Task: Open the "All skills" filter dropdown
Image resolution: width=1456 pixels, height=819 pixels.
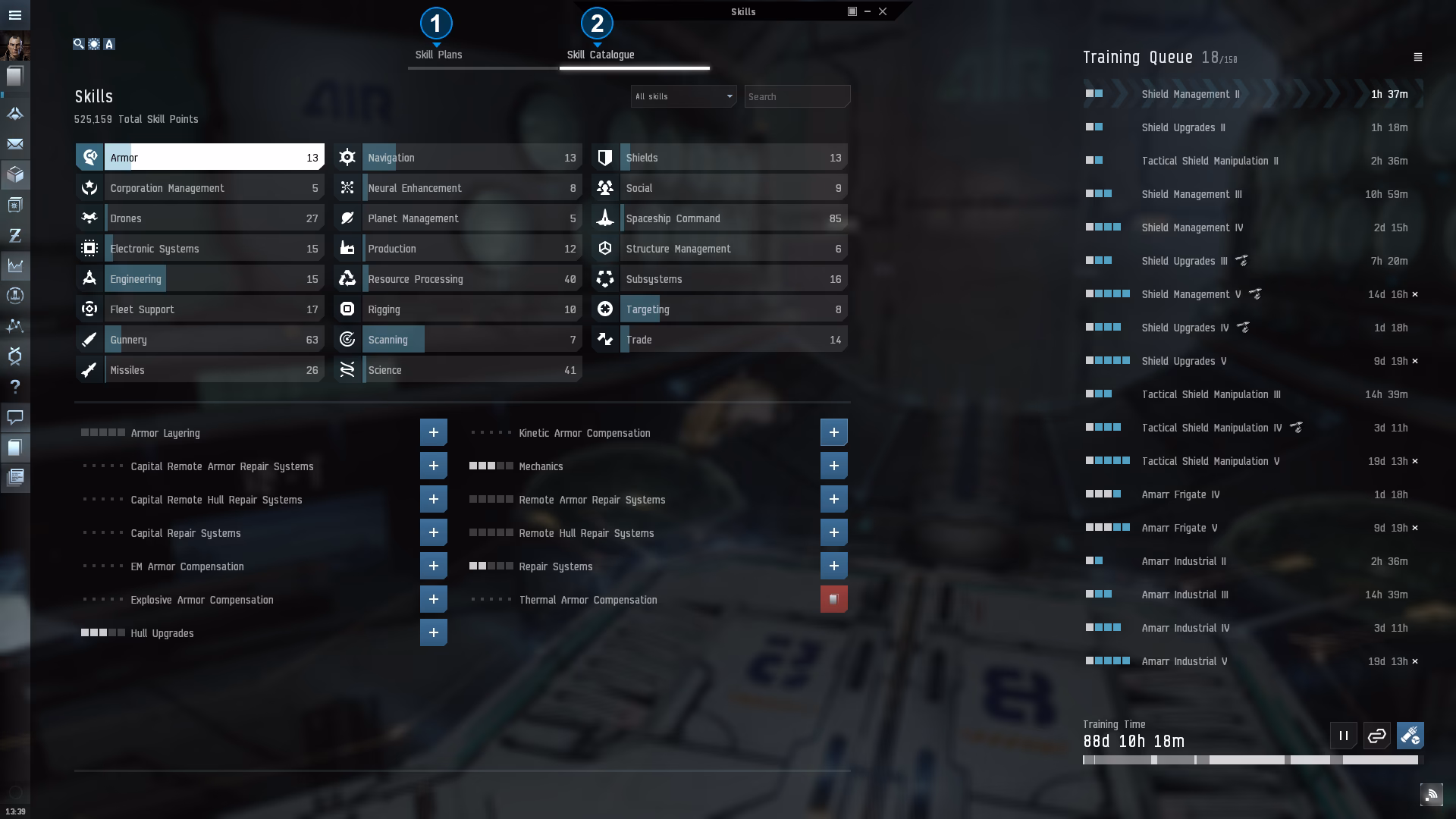Action: [x=682, y=96]
